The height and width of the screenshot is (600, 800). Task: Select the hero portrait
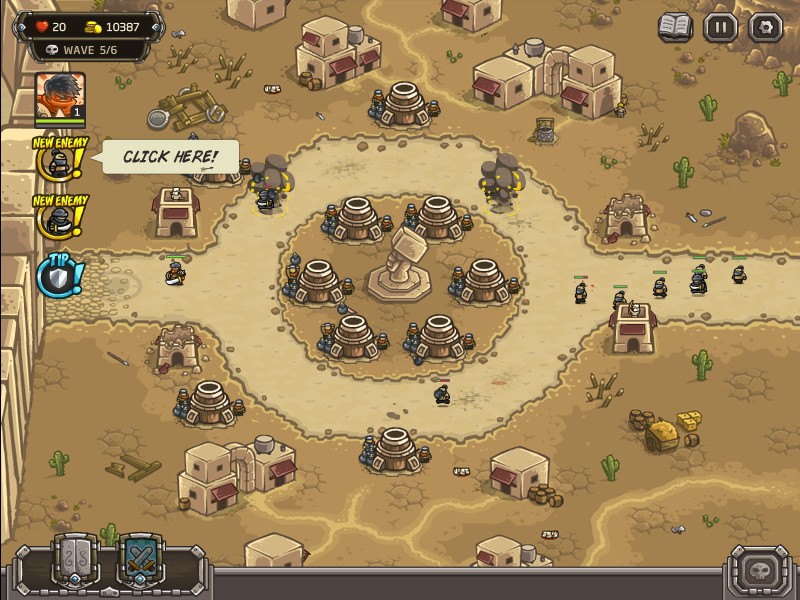coord(60,97)
